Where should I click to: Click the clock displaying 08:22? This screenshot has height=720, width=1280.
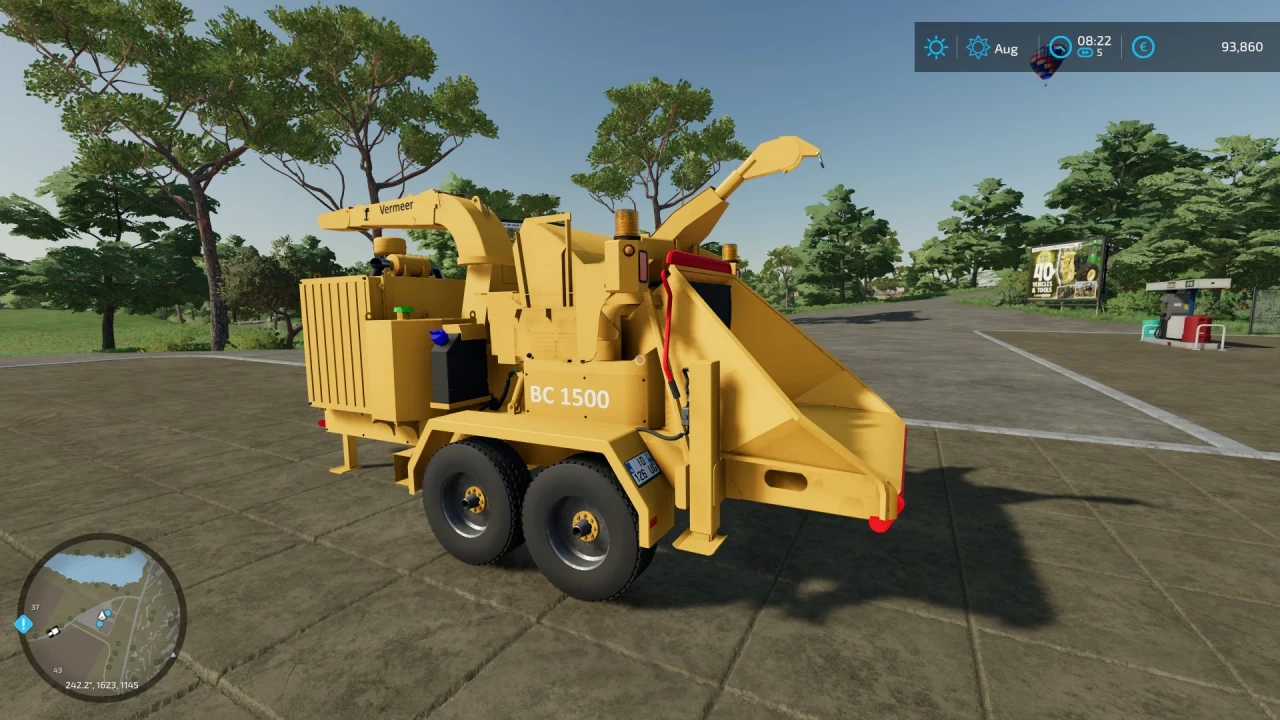1094,42
